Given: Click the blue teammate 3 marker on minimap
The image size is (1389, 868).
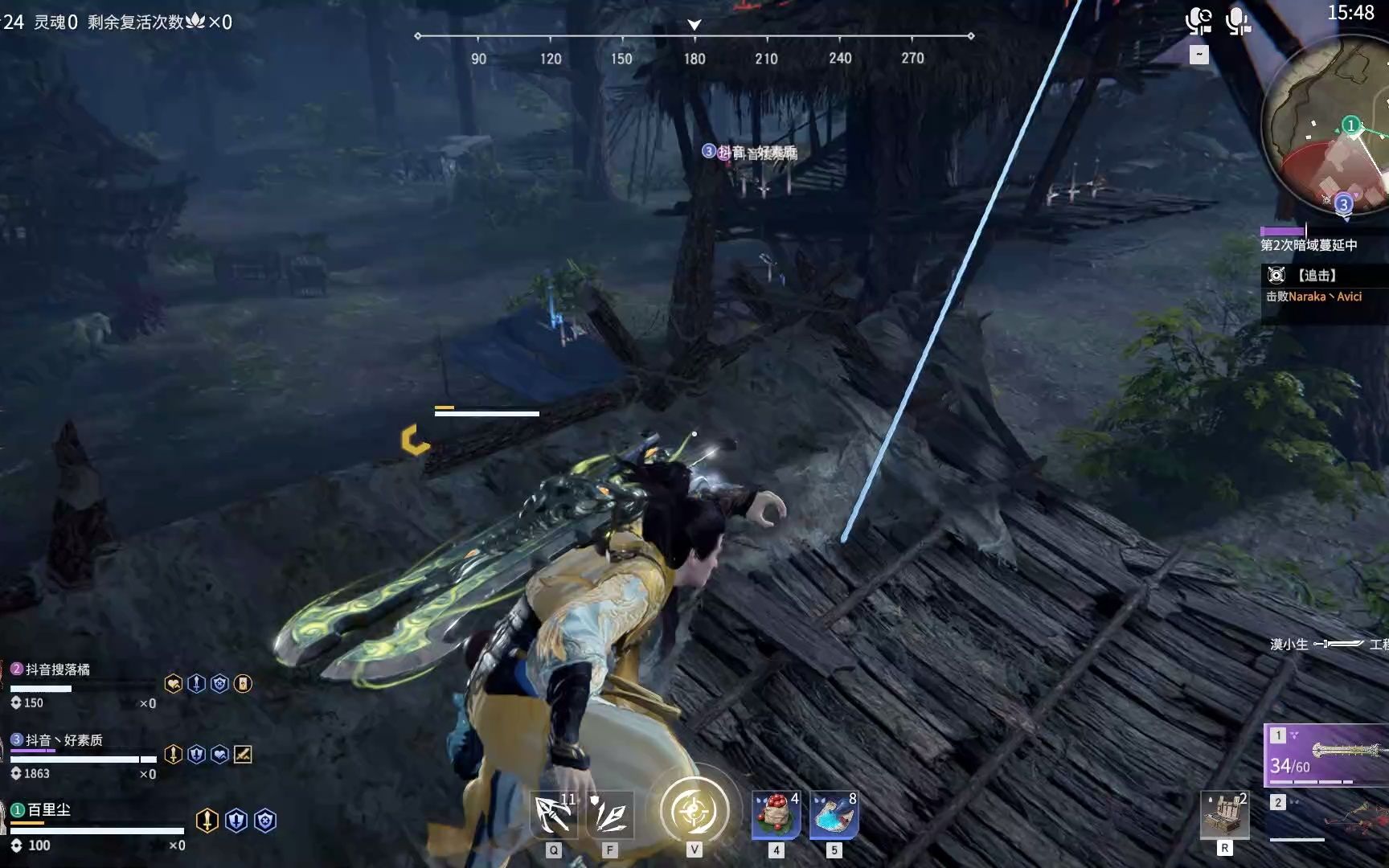Looking at the screenshot, I should click(x=1343, y=204).
